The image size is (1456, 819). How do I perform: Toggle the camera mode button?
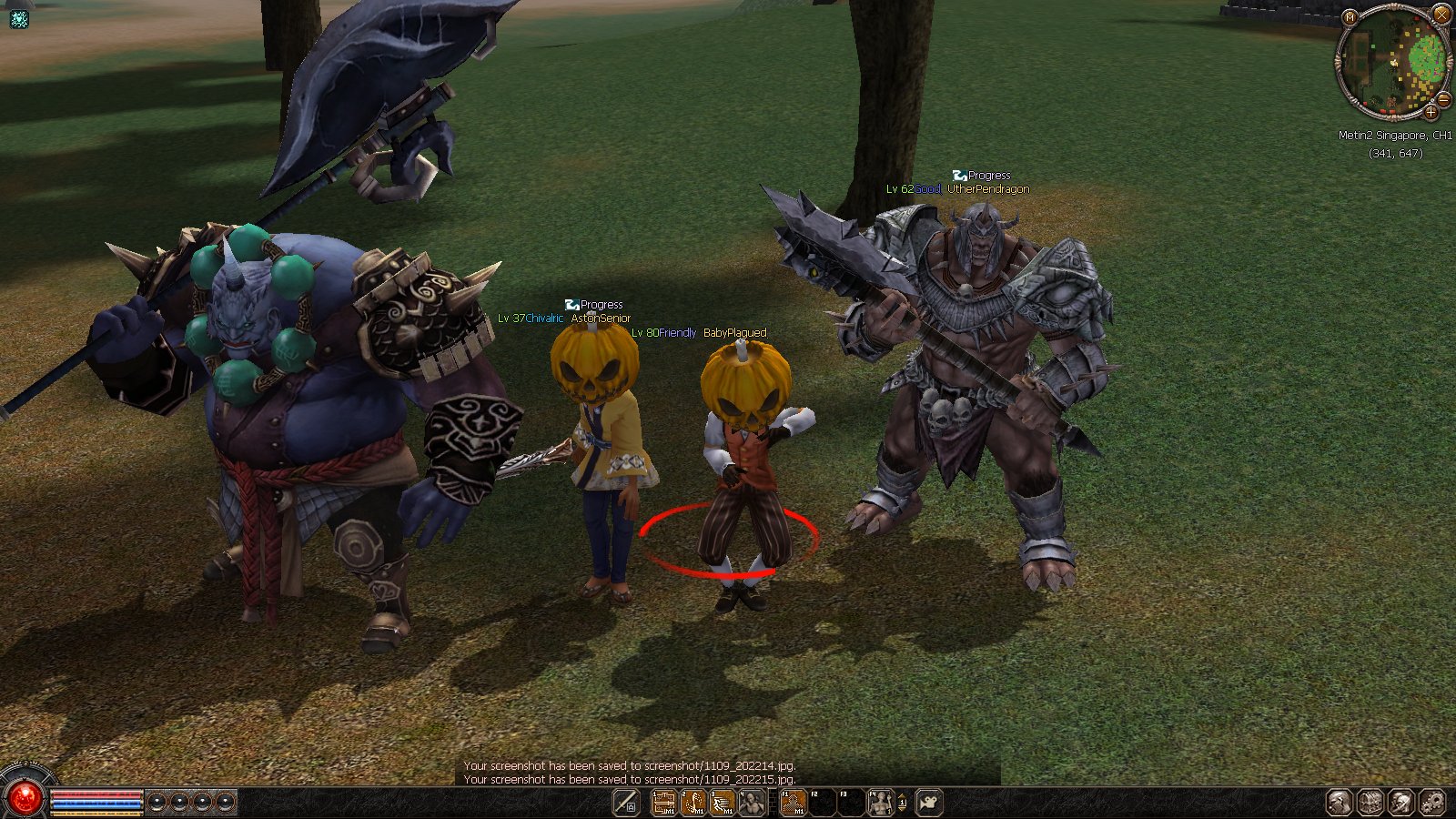tap(928, 803)
